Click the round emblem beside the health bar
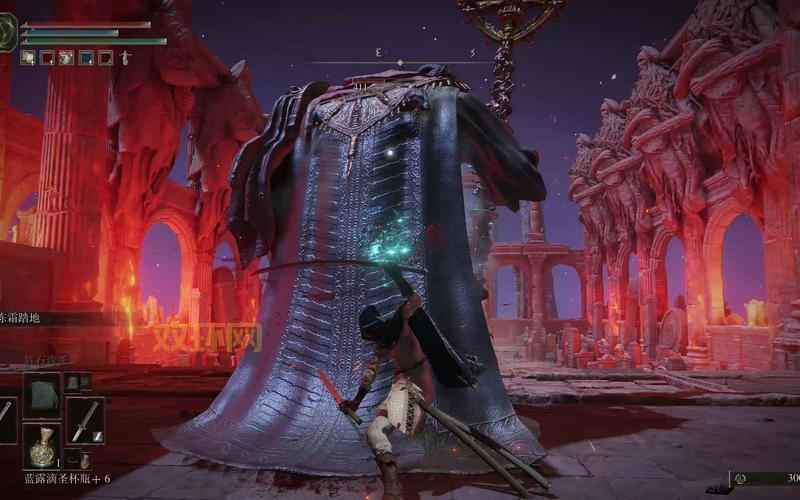The width and height of the screenshot is (800, 500). (7, 32)
